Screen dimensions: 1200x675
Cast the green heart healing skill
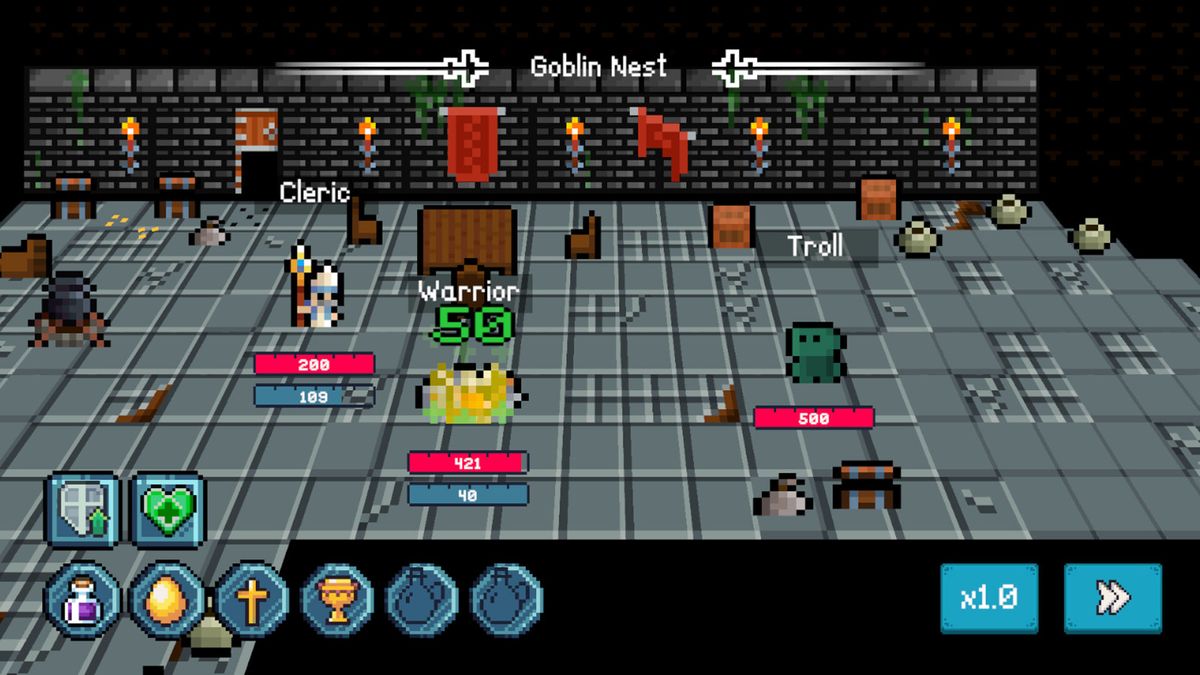click(168, 509)
